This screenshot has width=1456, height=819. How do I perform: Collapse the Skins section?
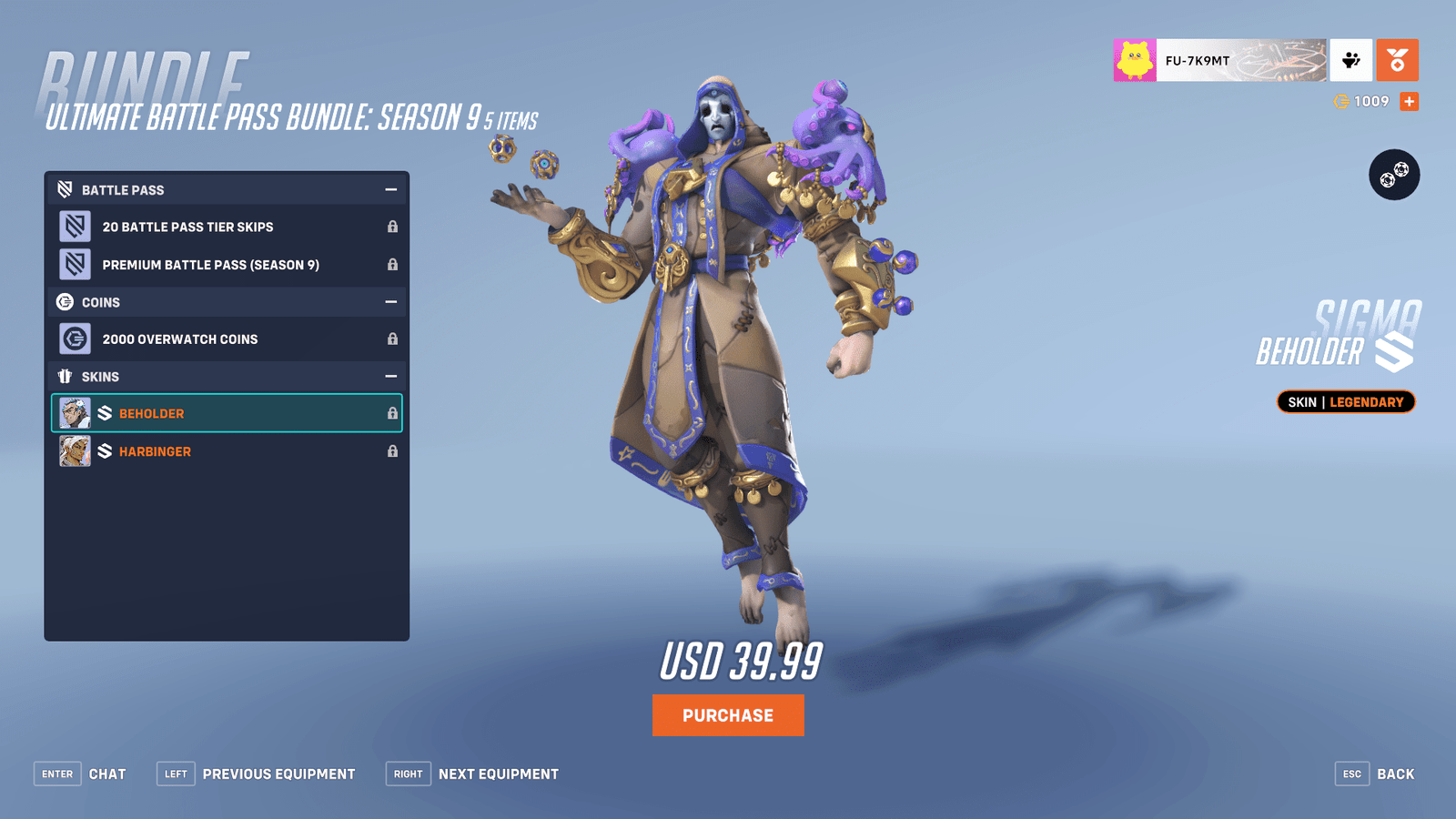point(392,375)
